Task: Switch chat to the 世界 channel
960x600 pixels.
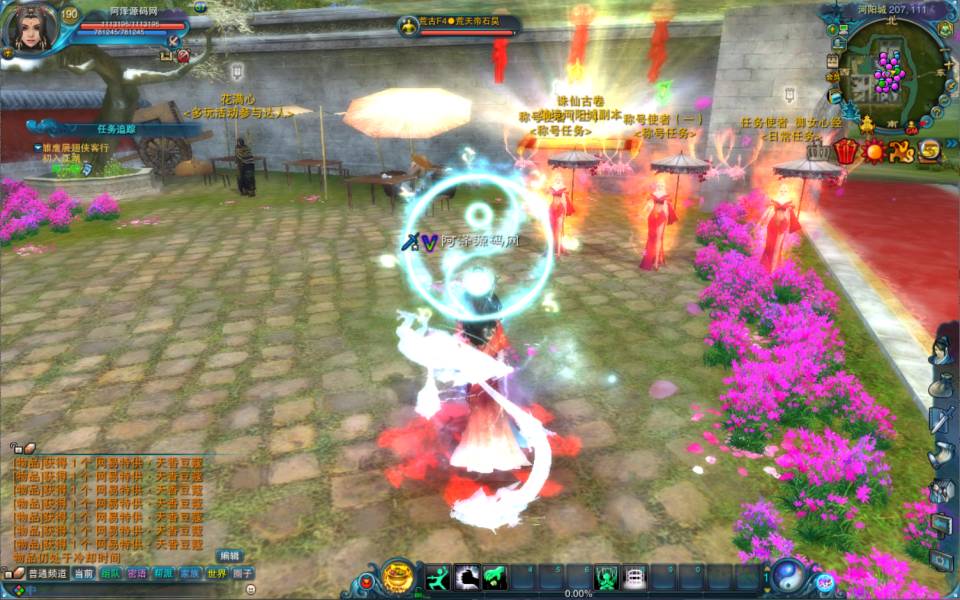Action: point(217,574)
